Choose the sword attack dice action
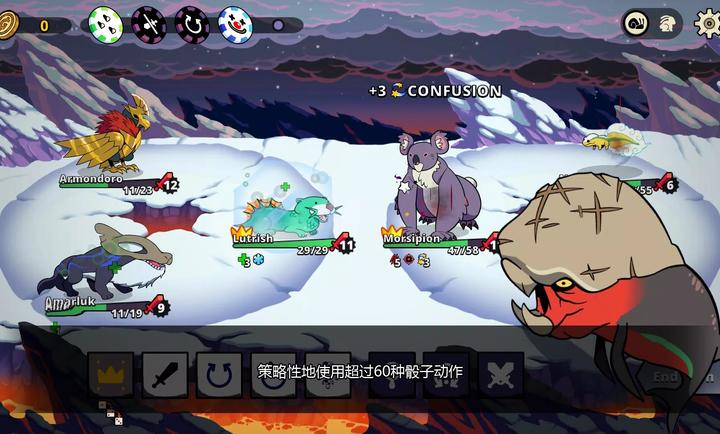Image resolution: width=720 pixels, height=434 pixels. (165, 374)
